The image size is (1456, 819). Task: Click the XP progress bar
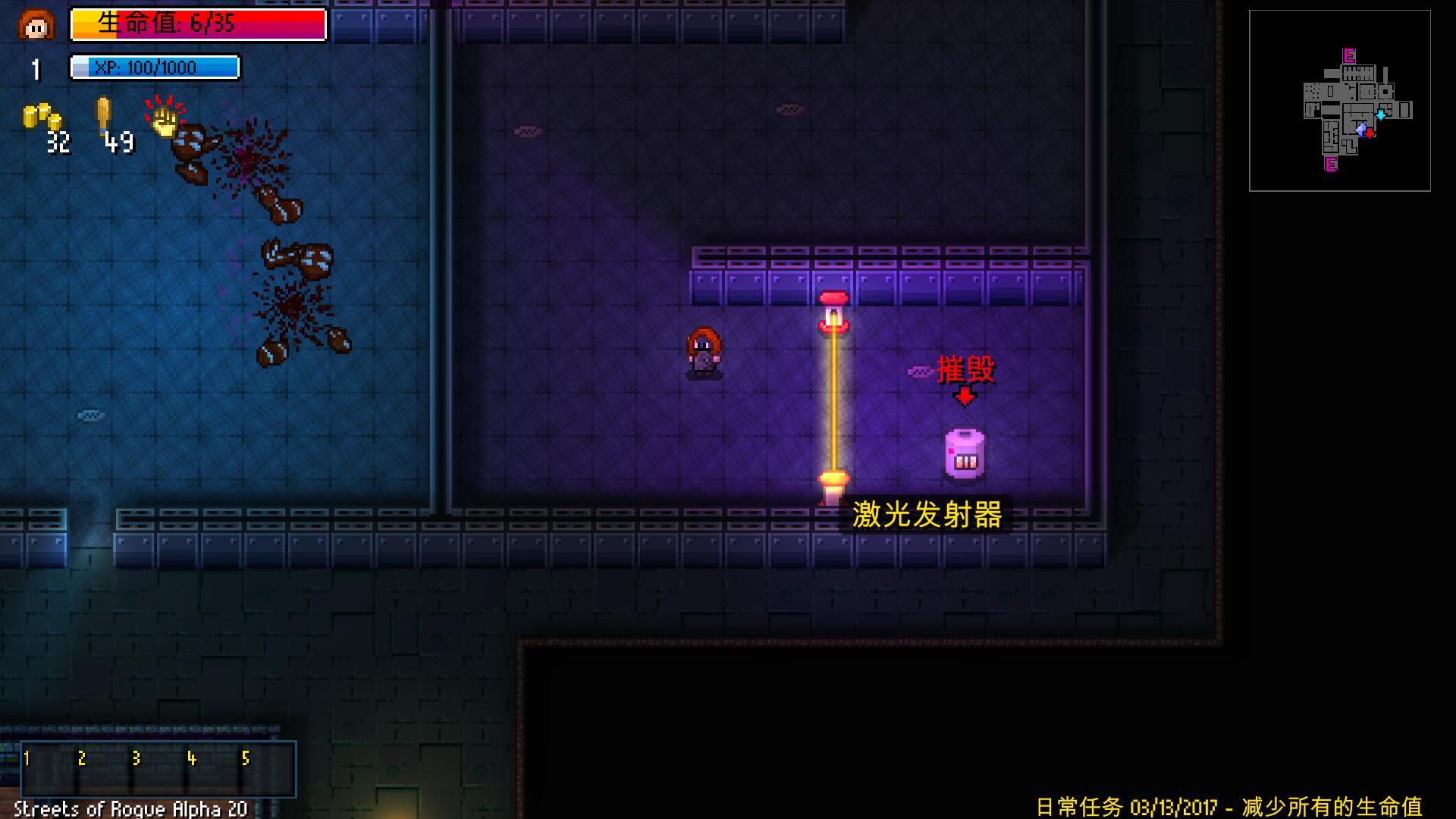(155, 68)
